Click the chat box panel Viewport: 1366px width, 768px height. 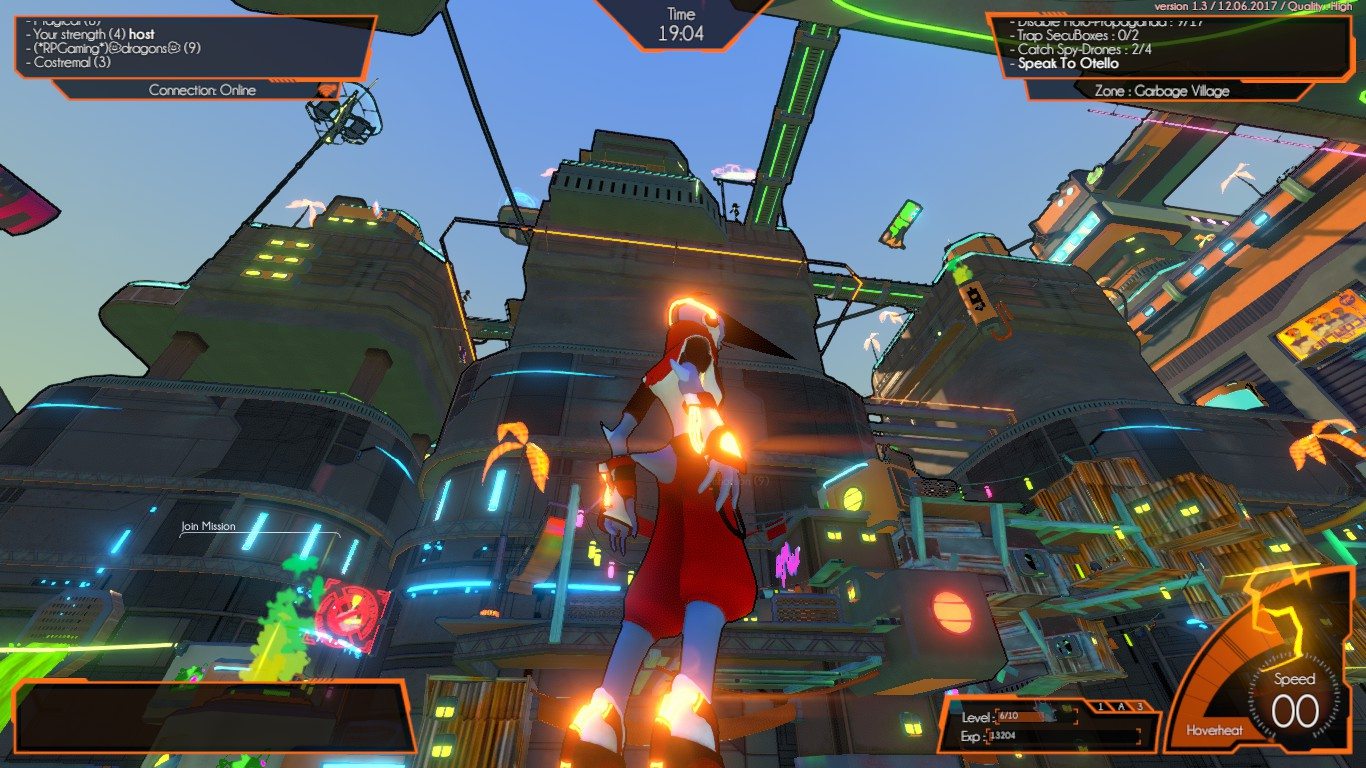[213, 716]
